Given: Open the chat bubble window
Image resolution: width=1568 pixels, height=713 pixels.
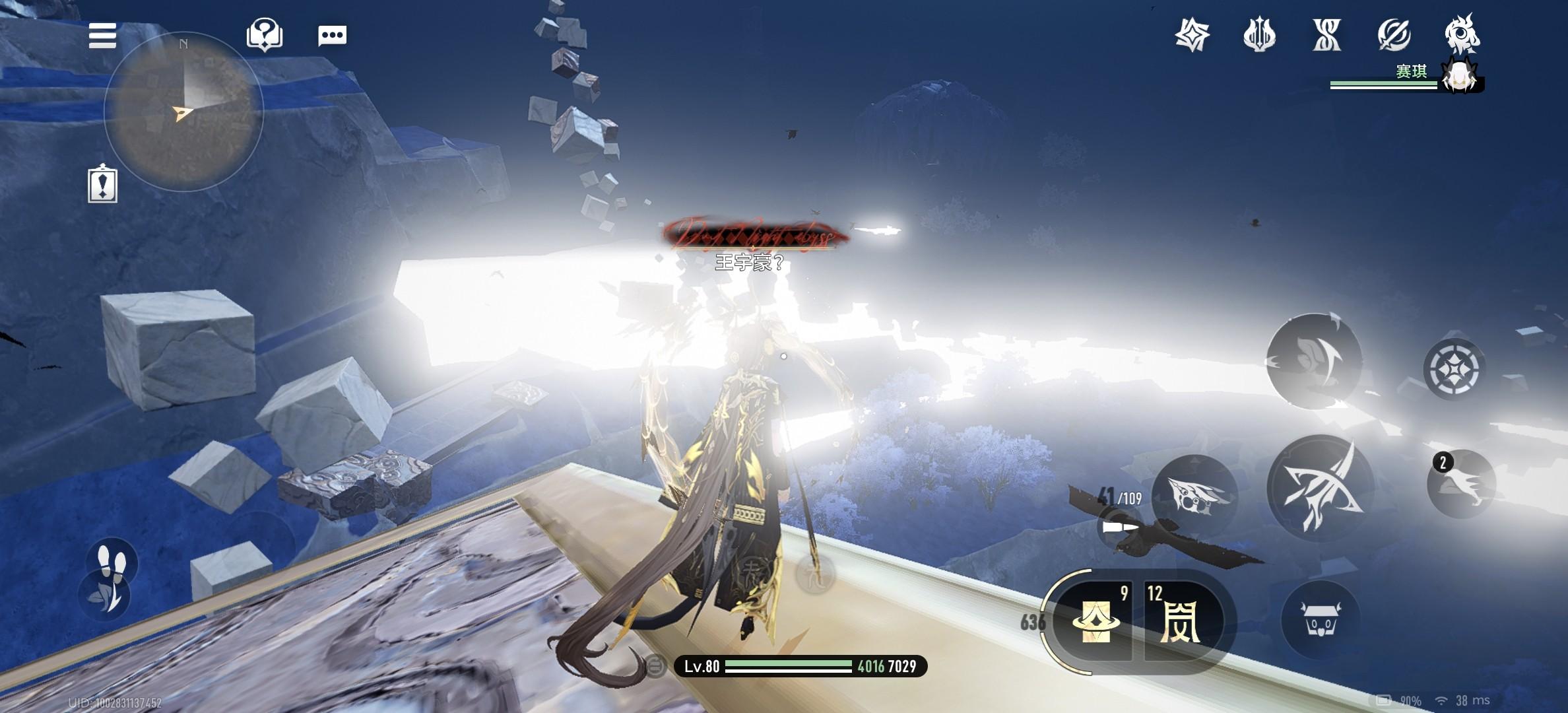Looking at the screenshot, I should (332, 36).
